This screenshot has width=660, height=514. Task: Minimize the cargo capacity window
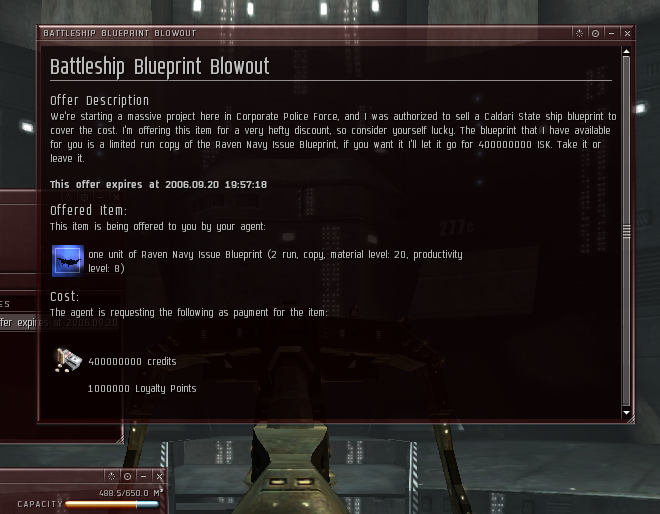143,477
